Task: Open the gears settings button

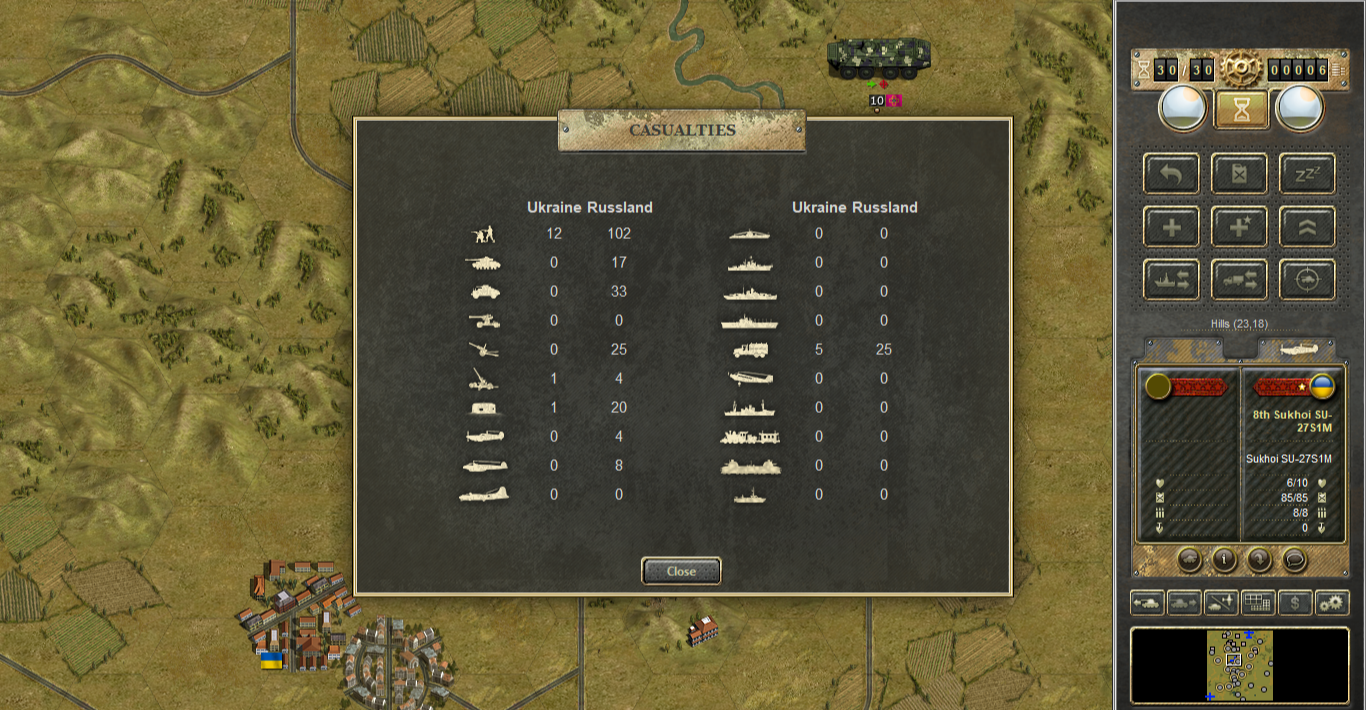Action: pos(1332,603)
